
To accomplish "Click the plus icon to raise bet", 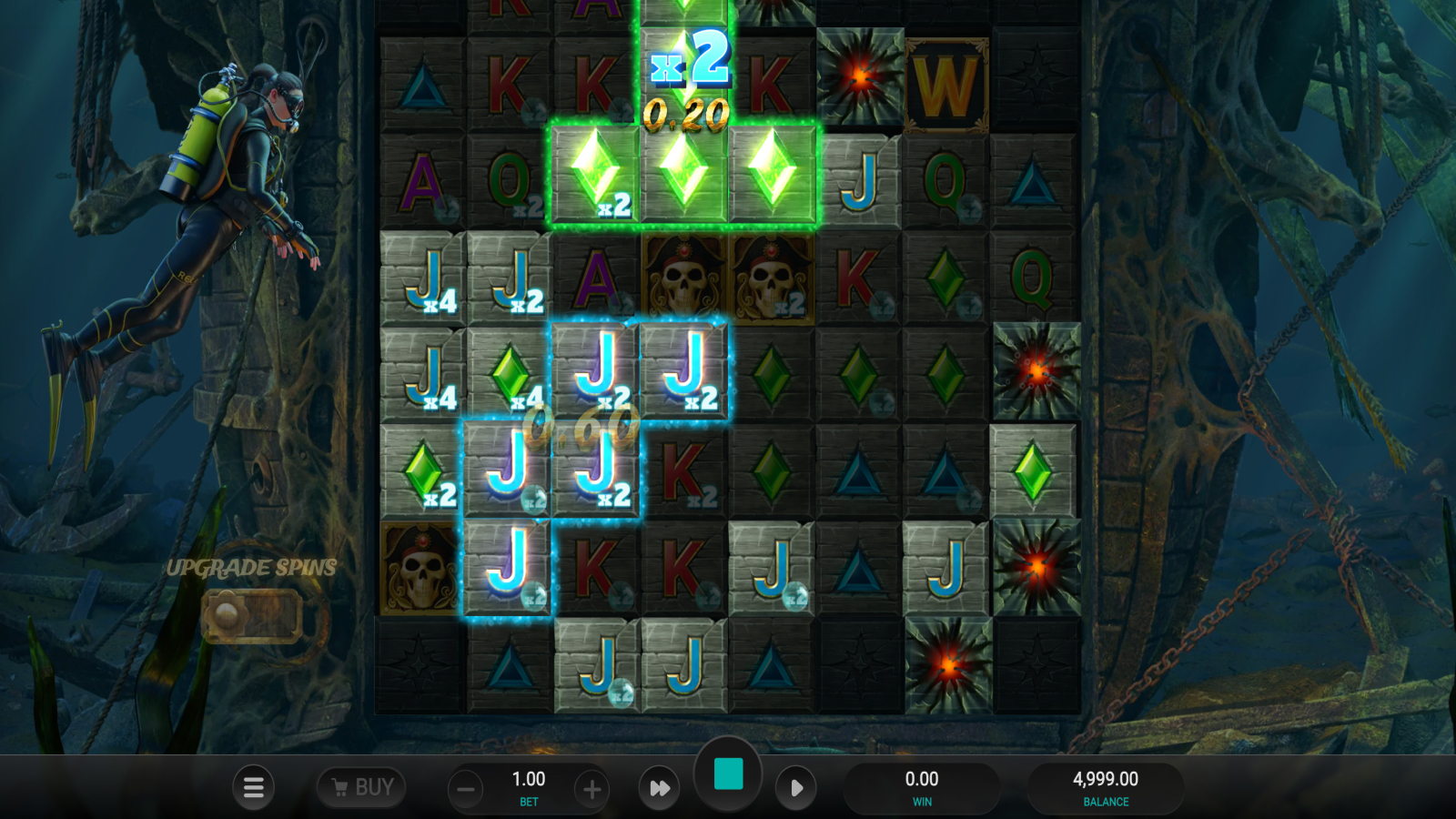I will coord(590,787).
